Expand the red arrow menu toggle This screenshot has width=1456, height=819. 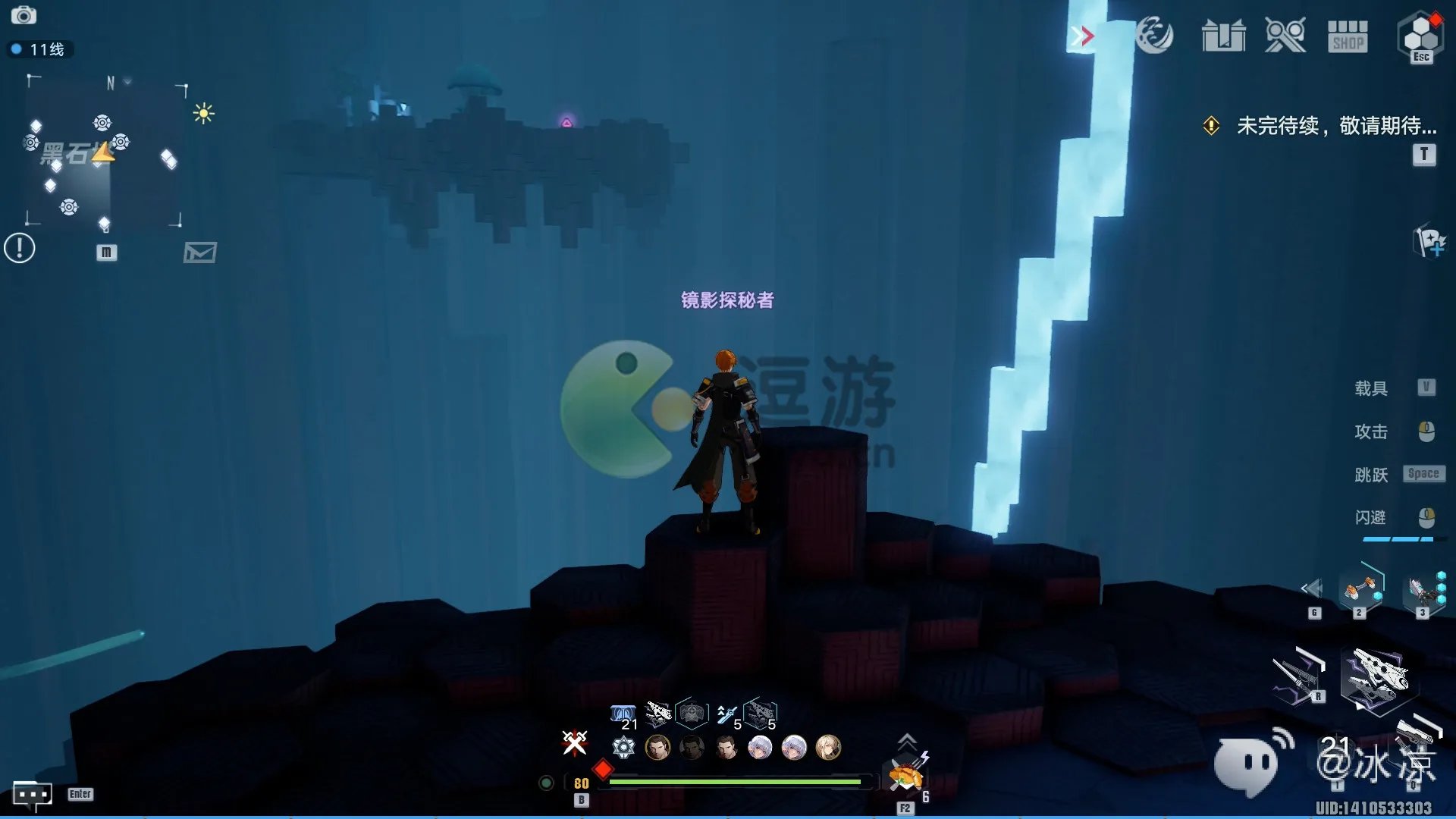coord(1083,36)
